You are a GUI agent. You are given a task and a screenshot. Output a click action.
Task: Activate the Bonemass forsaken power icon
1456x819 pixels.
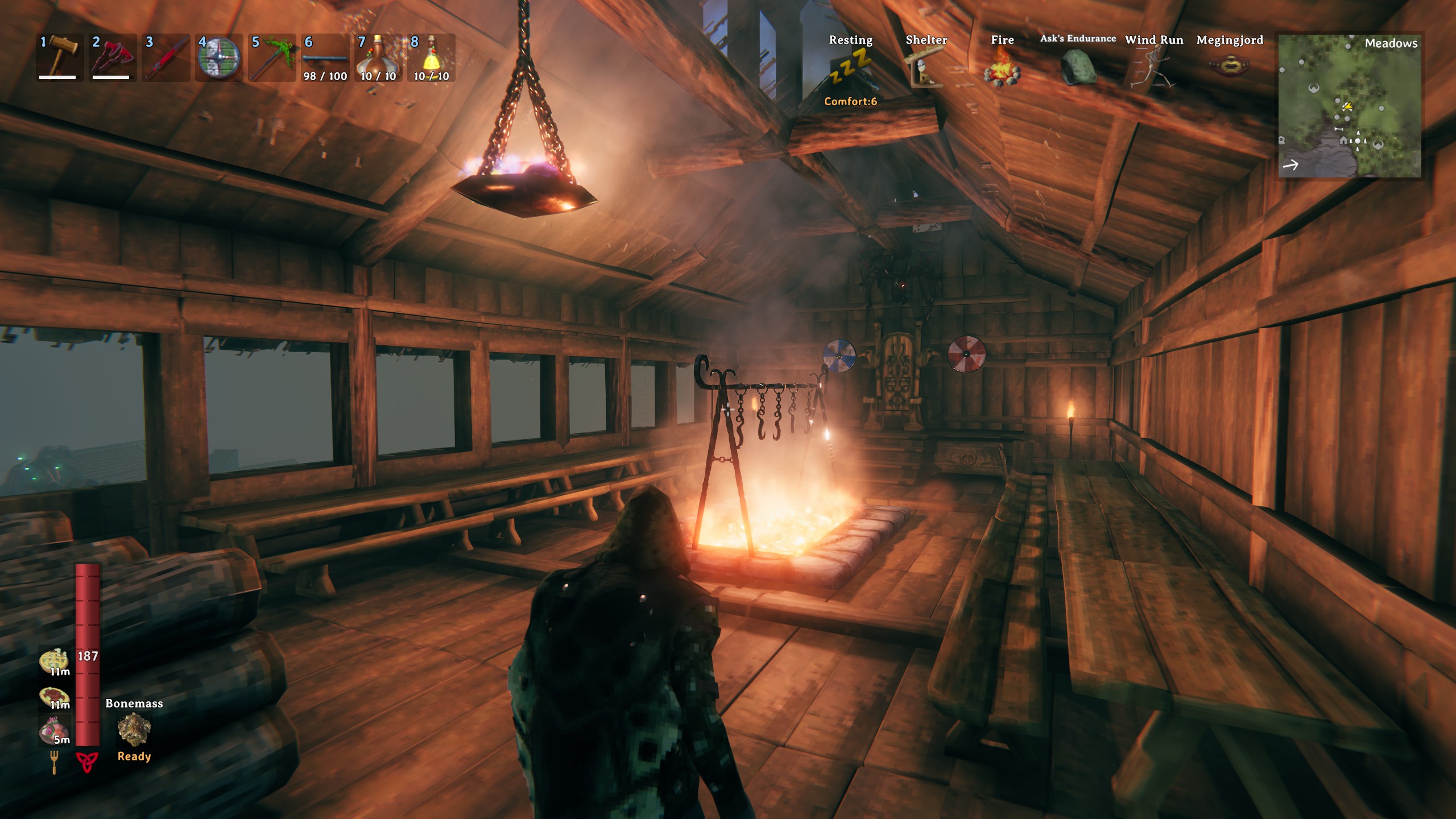pyautogui.click(x=134, y=730)
